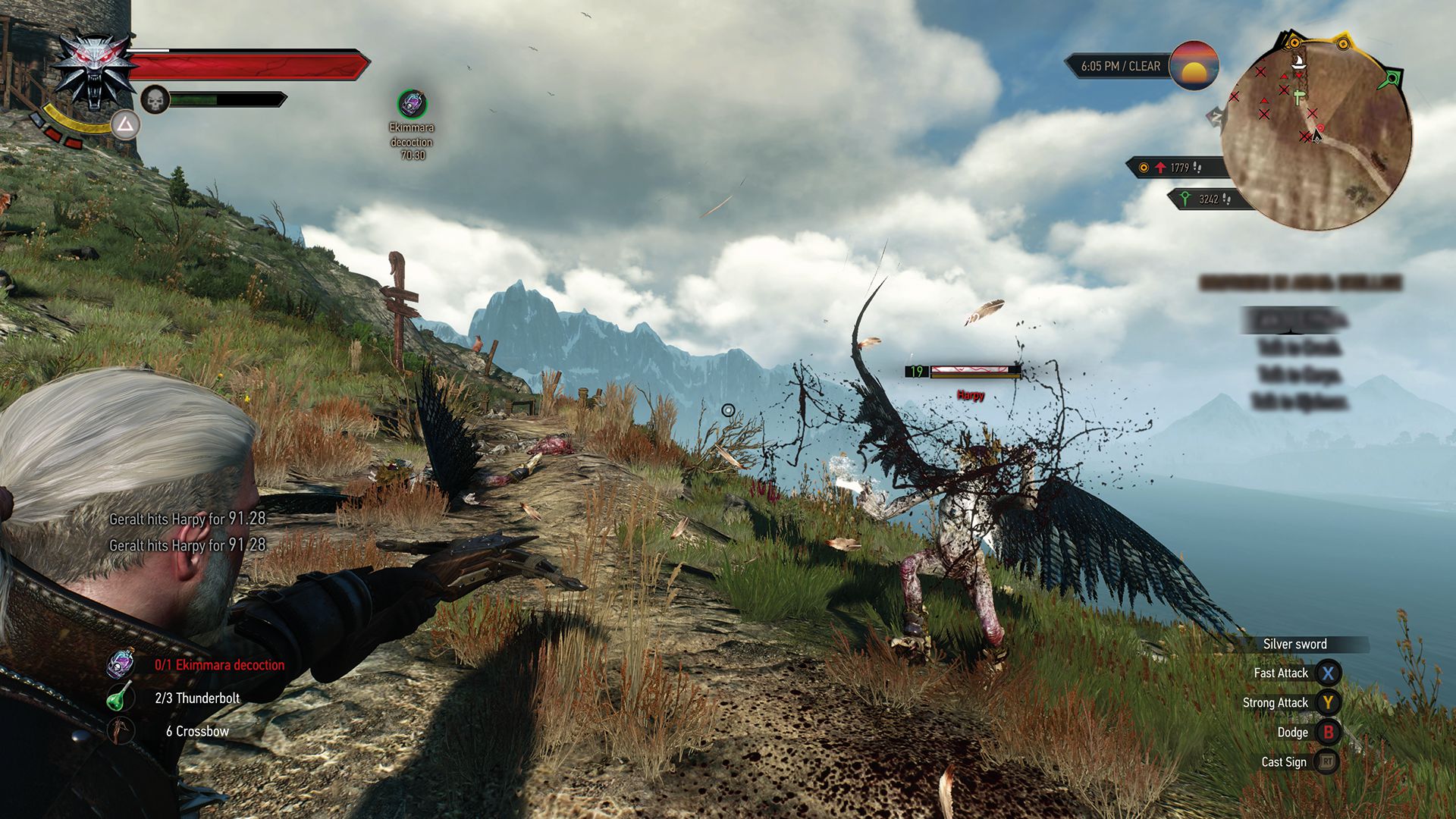This screenshot has width=1456, height=819.
Task: Click the Silver sword label
Action: tap(1294, 644)
